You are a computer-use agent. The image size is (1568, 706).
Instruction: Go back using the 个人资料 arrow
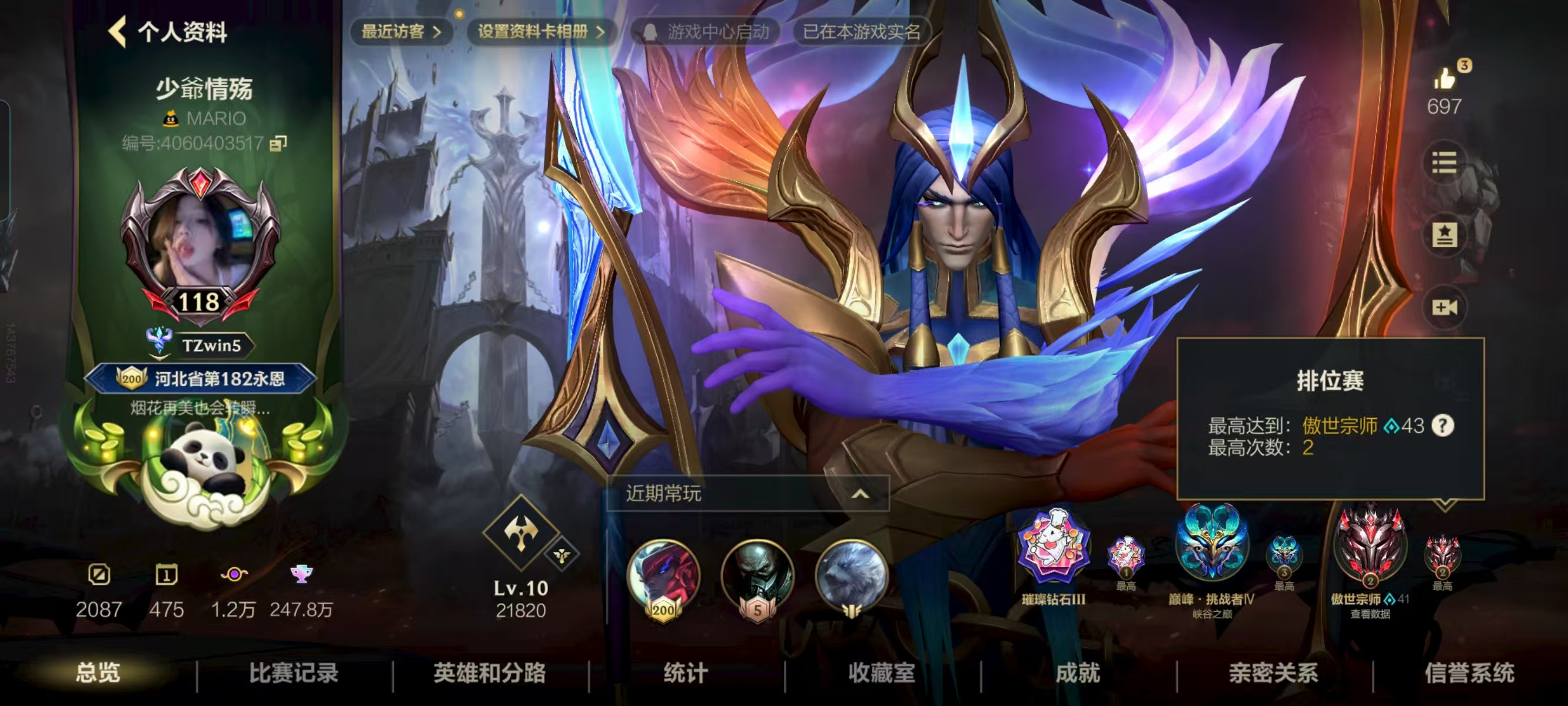[118, 32]
